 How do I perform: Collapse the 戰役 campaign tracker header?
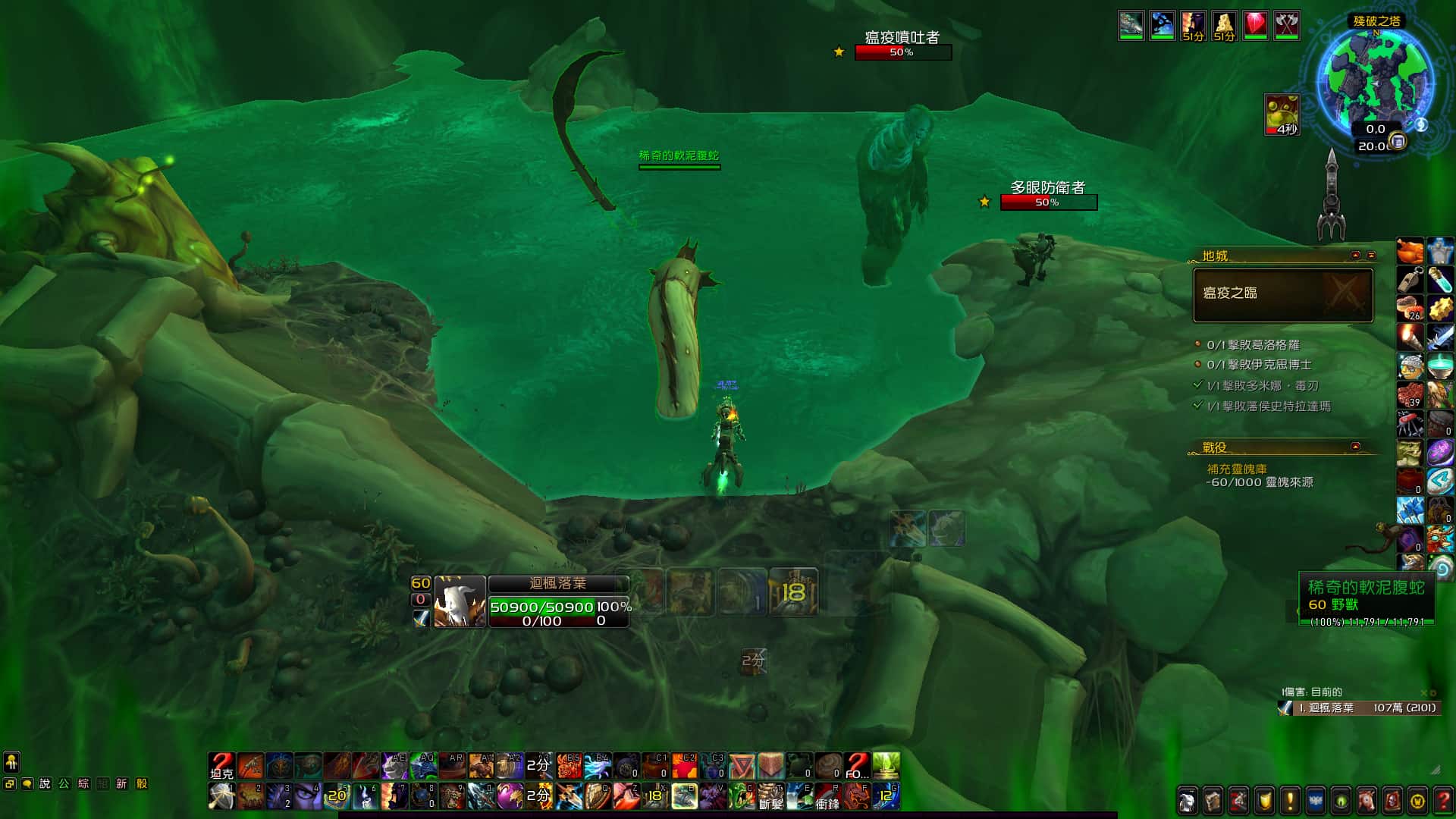click(x=1355, y=447)
